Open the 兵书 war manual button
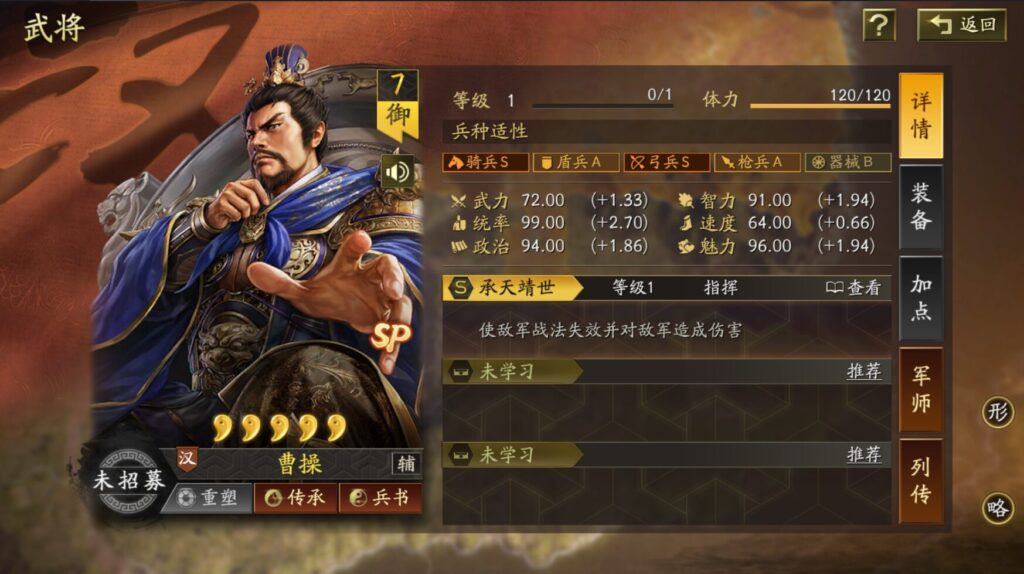Image resolution: width=1024 pixels, height=574 pixels. (380, 497)
